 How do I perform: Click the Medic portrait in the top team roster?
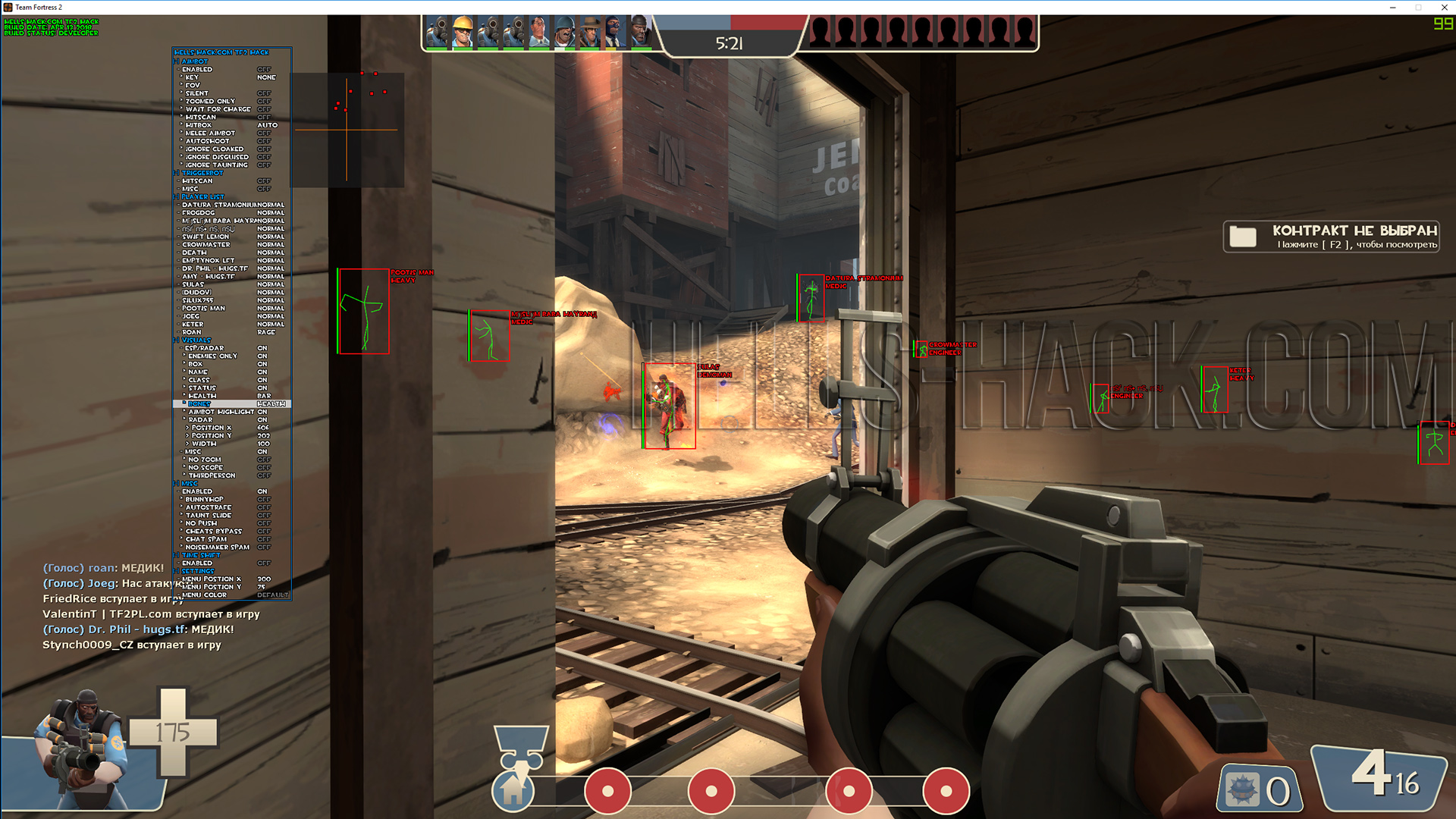pos(540,30)
